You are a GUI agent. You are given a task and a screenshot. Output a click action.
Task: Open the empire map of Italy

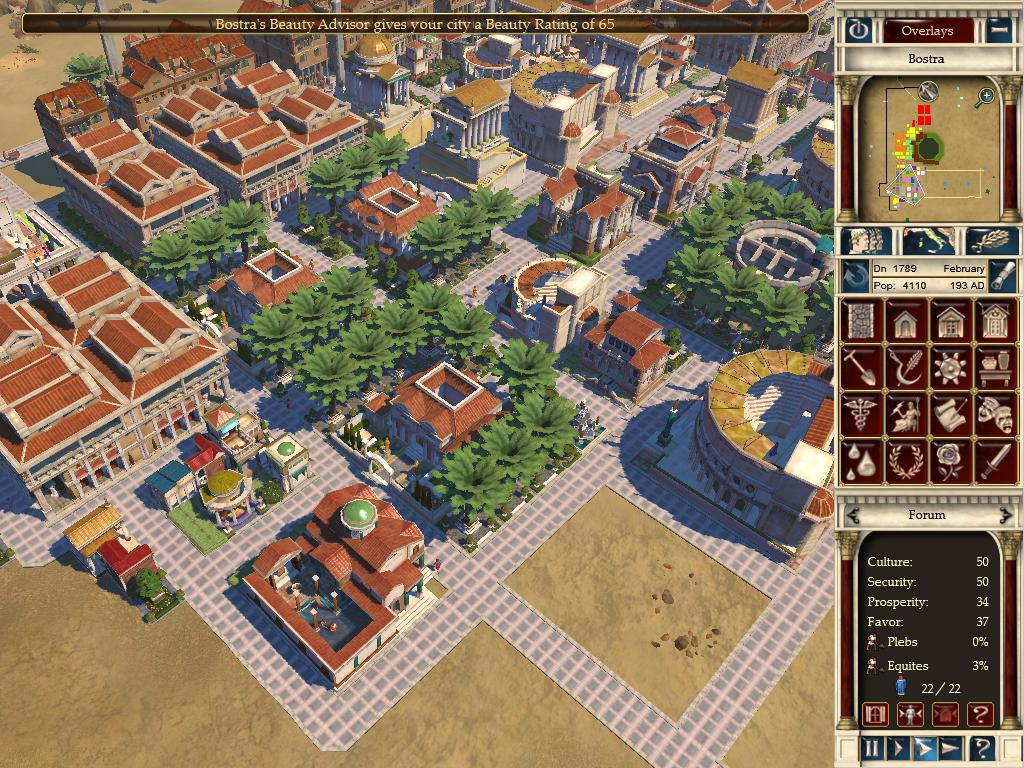click(x=927, y=241)
